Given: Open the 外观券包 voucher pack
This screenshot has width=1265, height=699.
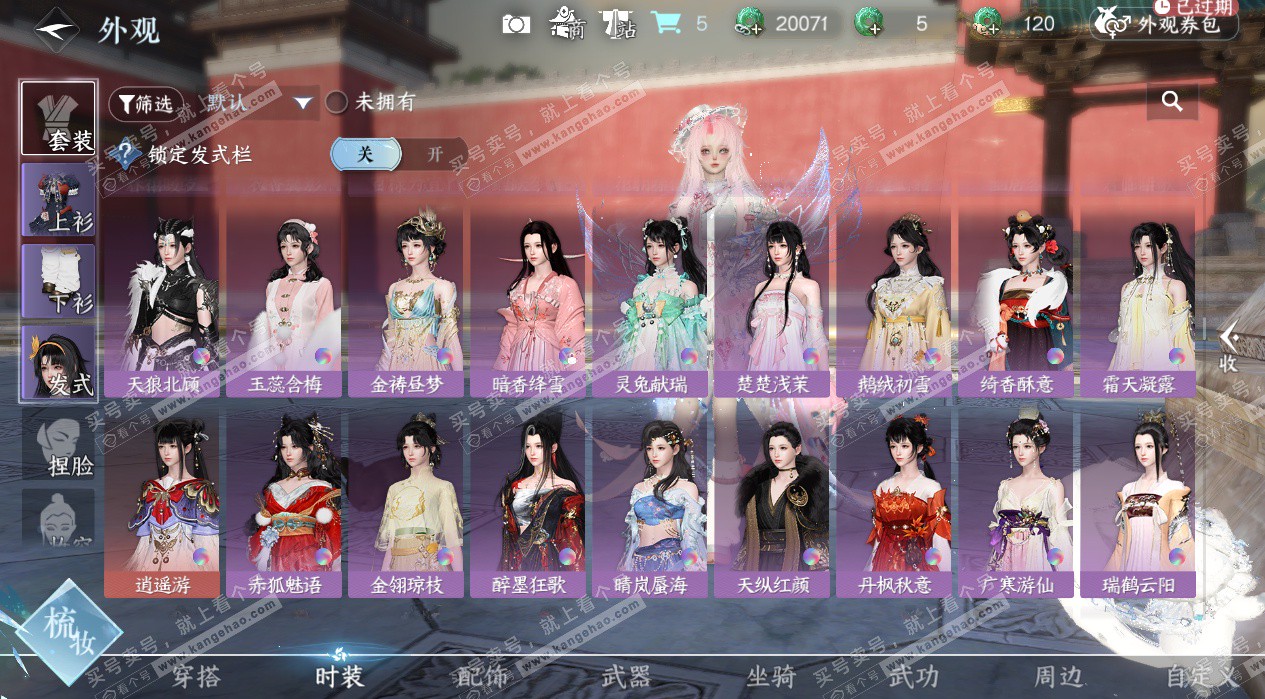Looking at the screenshot, I should click(x=1165, y=24).
